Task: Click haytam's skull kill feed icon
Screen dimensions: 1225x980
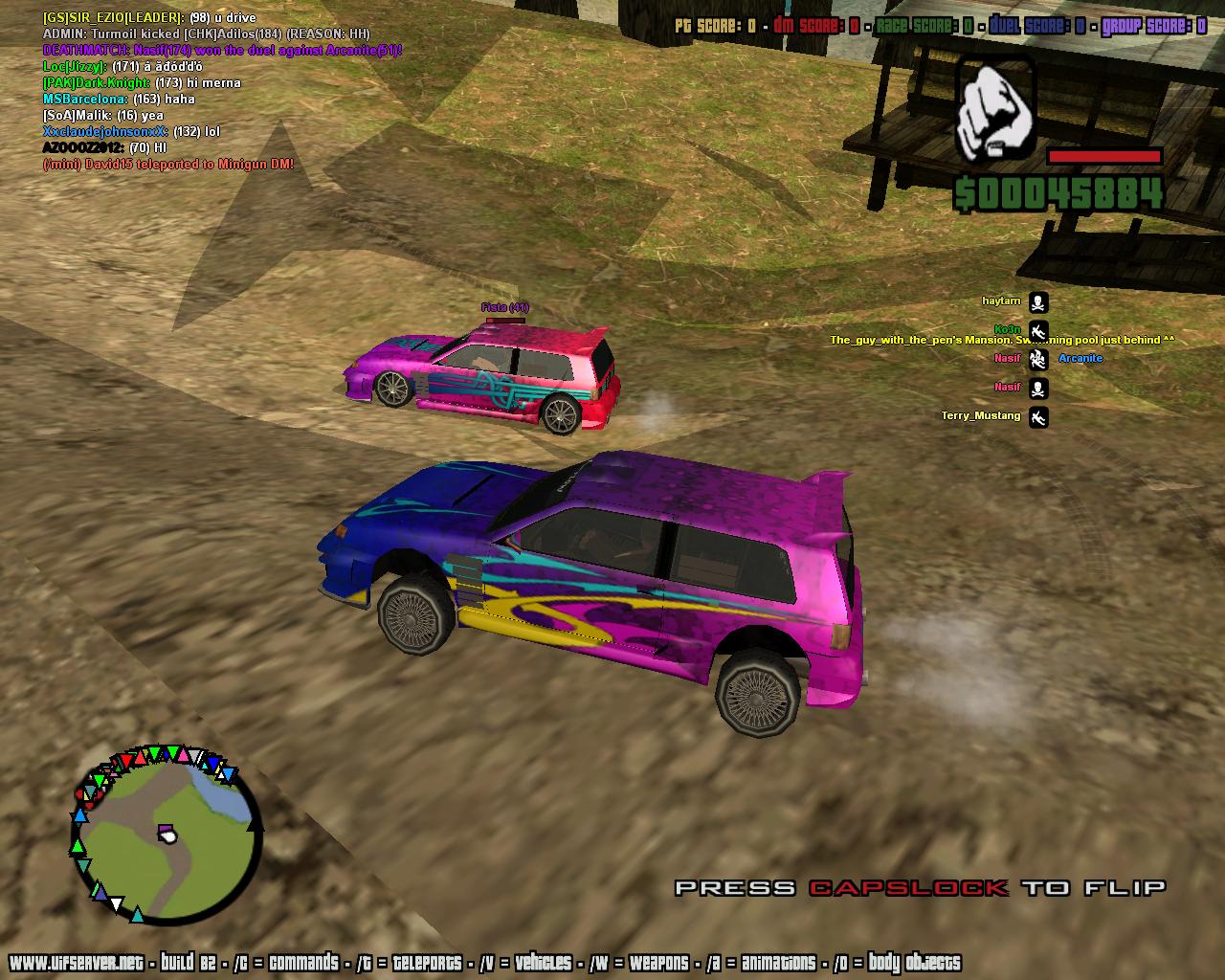Action: pyautogui.click(x=1038, y=302)
